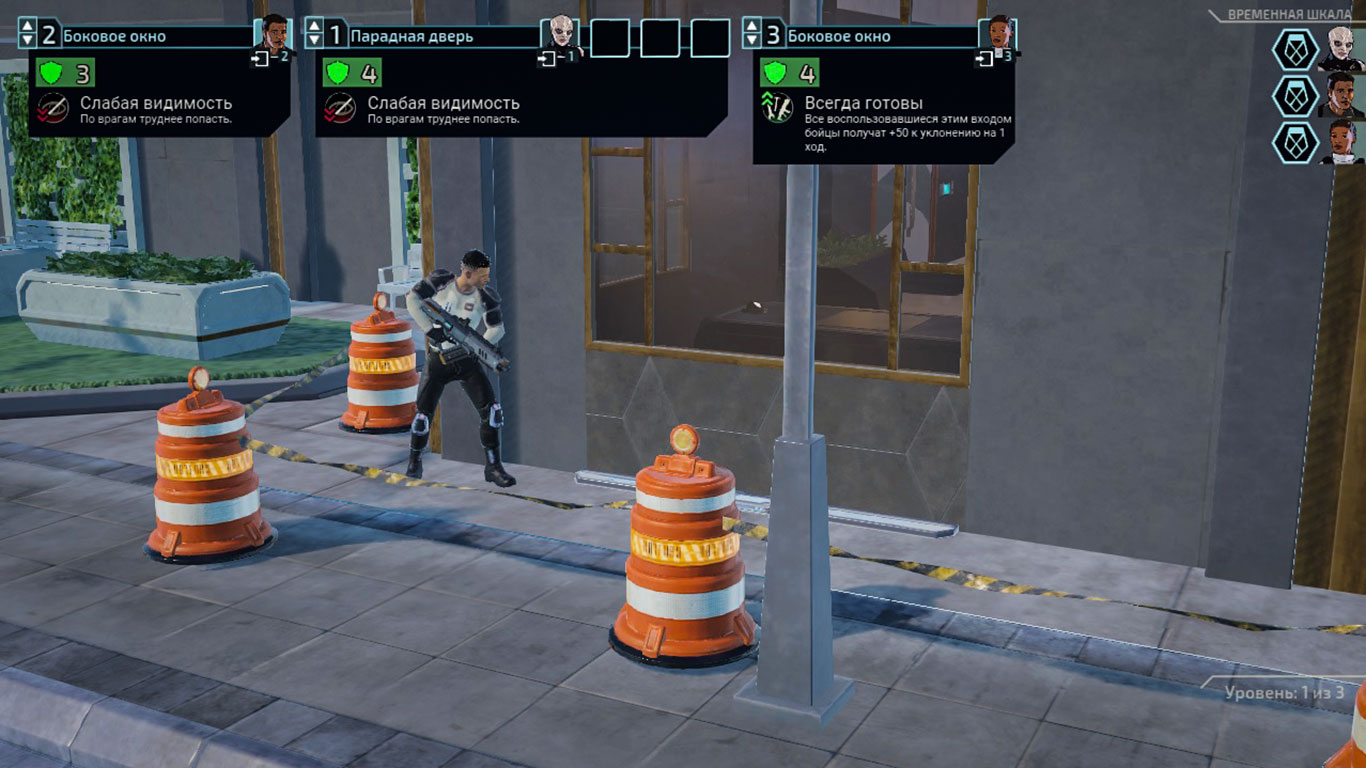Click the top hexagonal breach icon on the timeline

[x=1294, y=49]
